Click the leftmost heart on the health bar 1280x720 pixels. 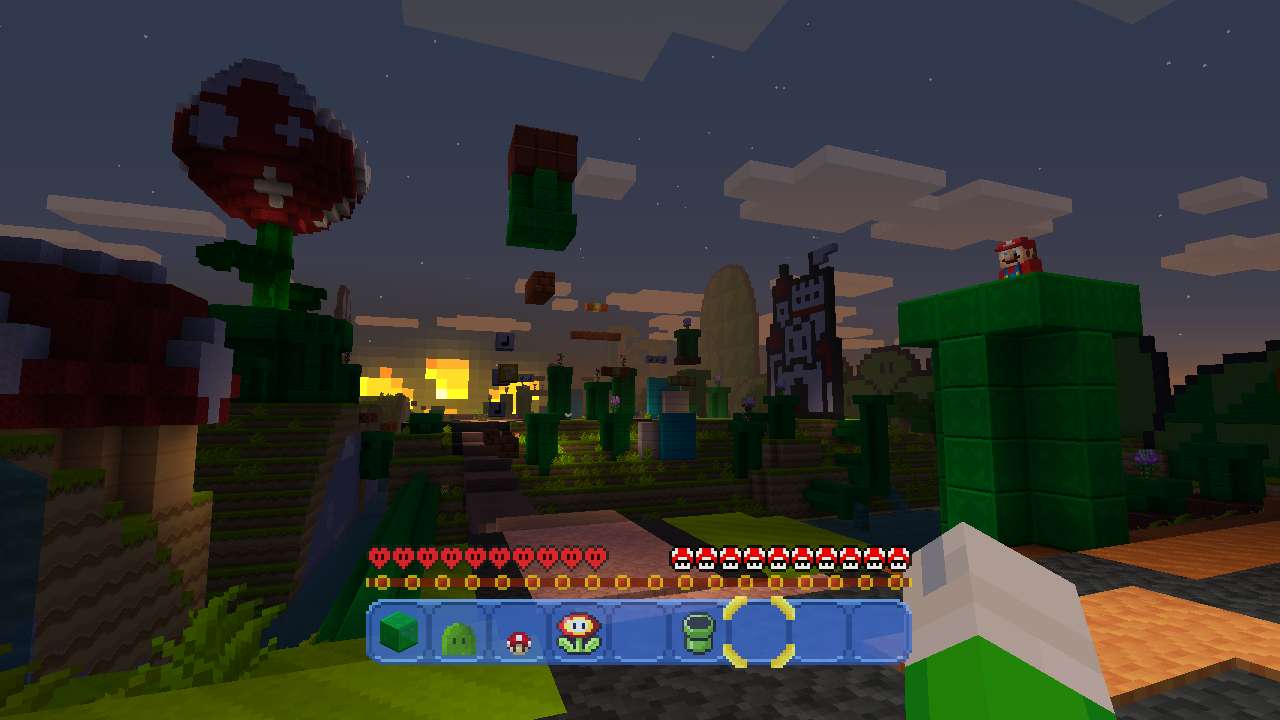[x=377, y=555]
